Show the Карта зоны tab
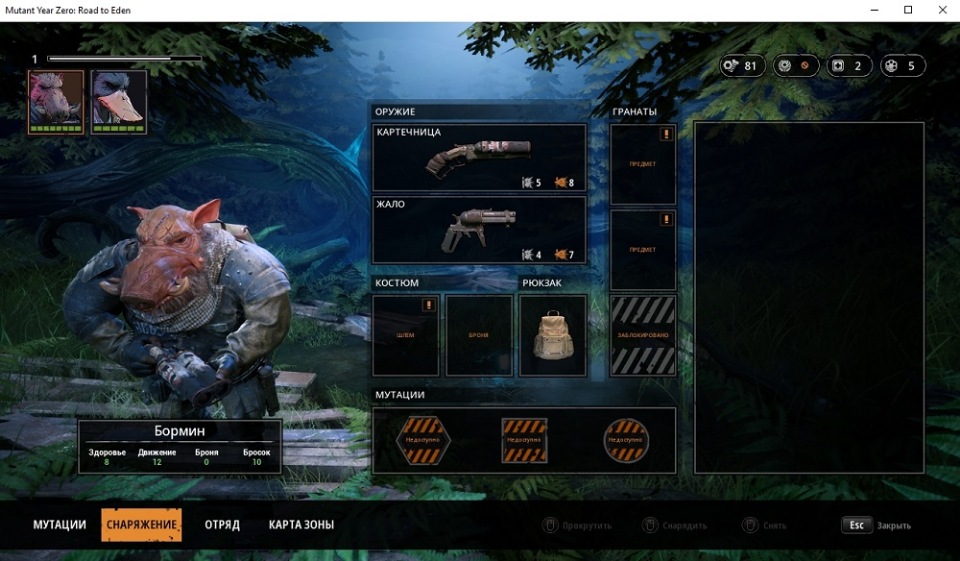960x561 pixels. point(301,525)
